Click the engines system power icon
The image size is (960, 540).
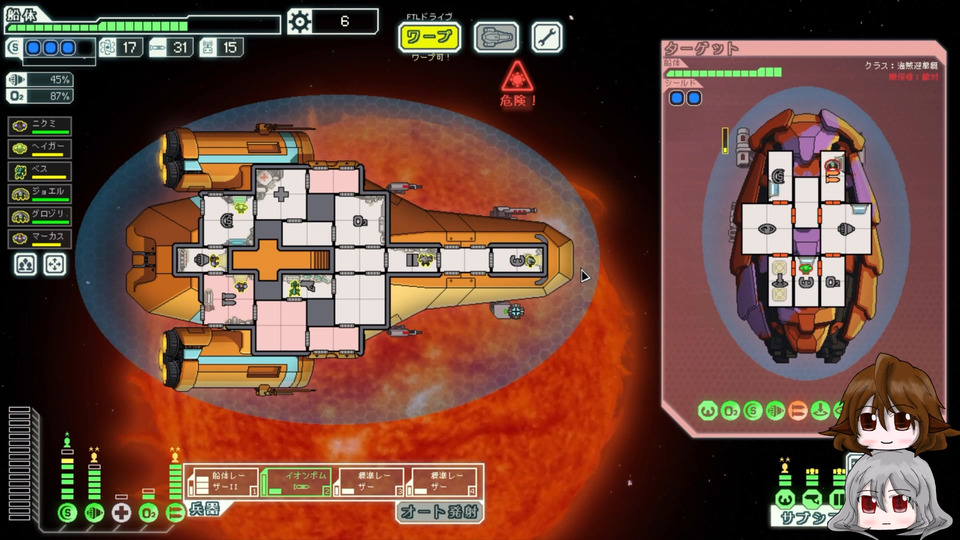(x=94, y=513)
